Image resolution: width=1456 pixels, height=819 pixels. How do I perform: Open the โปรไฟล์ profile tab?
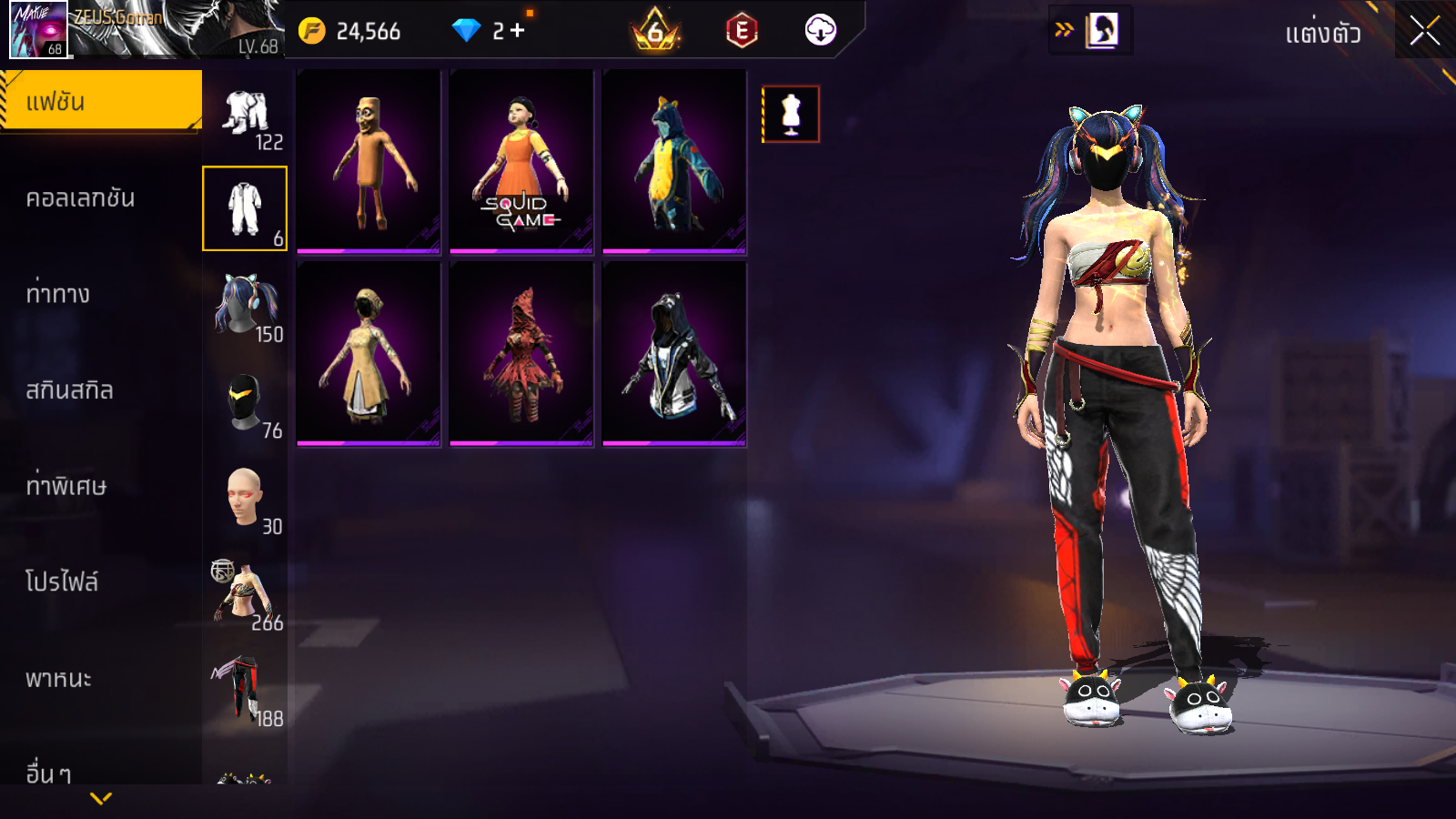(61, 582)
